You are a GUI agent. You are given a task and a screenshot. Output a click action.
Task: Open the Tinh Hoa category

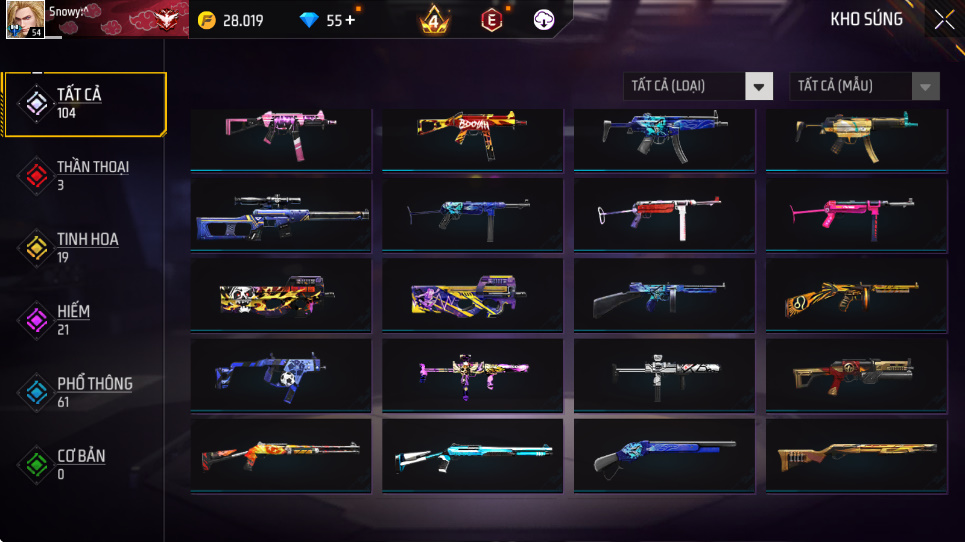point(84,247)
